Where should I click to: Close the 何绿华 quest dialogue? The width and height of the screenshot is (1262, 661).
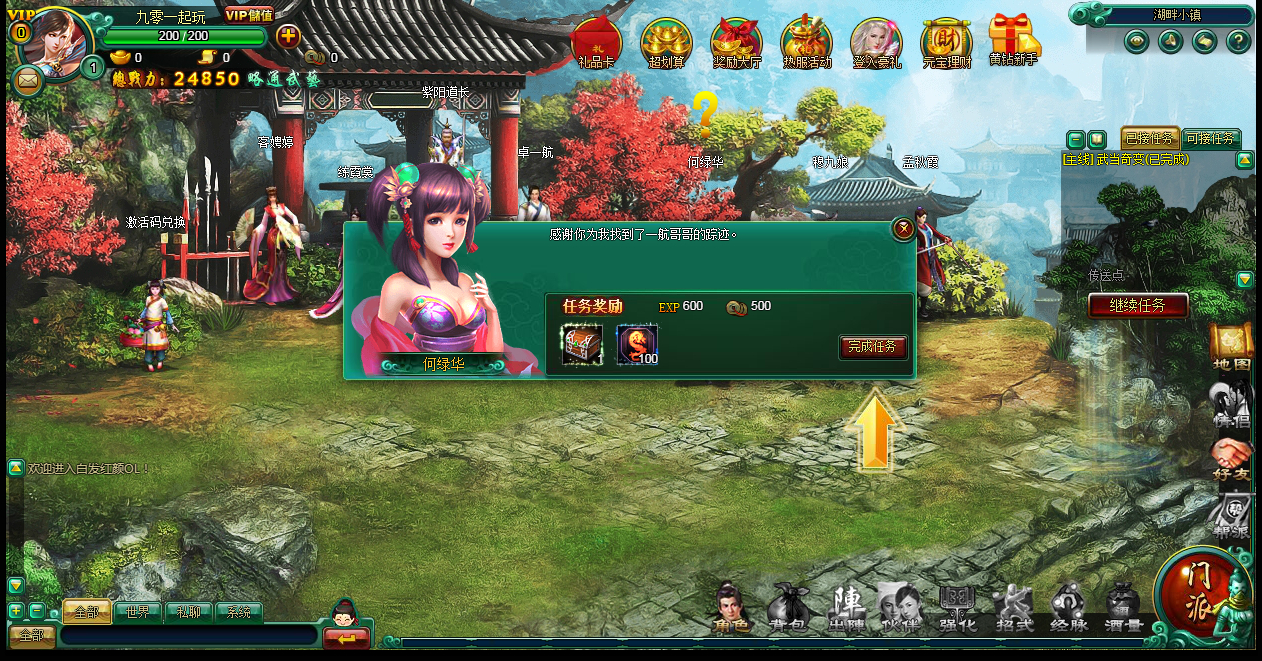click(903, 229)
